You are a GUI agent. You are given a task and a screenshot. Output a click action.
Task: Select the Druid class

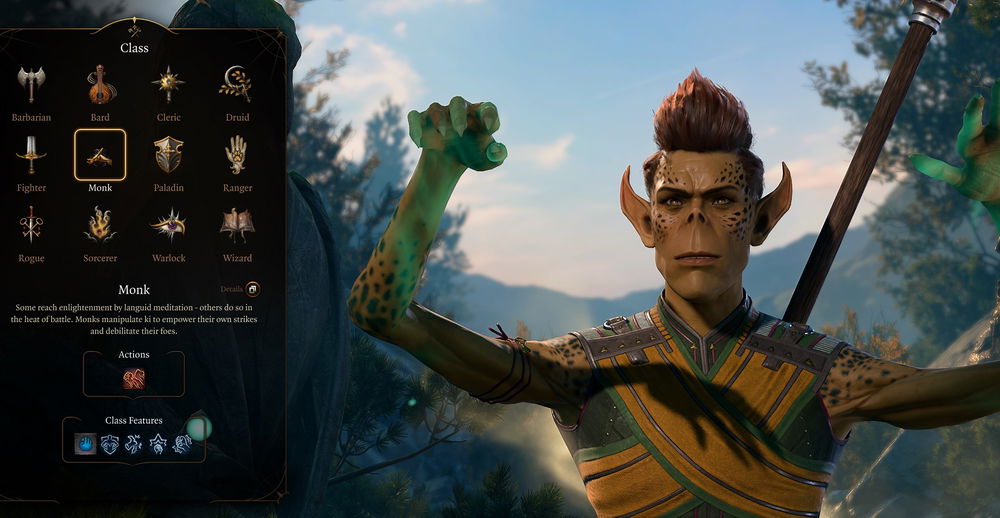[x=237, y=86]
